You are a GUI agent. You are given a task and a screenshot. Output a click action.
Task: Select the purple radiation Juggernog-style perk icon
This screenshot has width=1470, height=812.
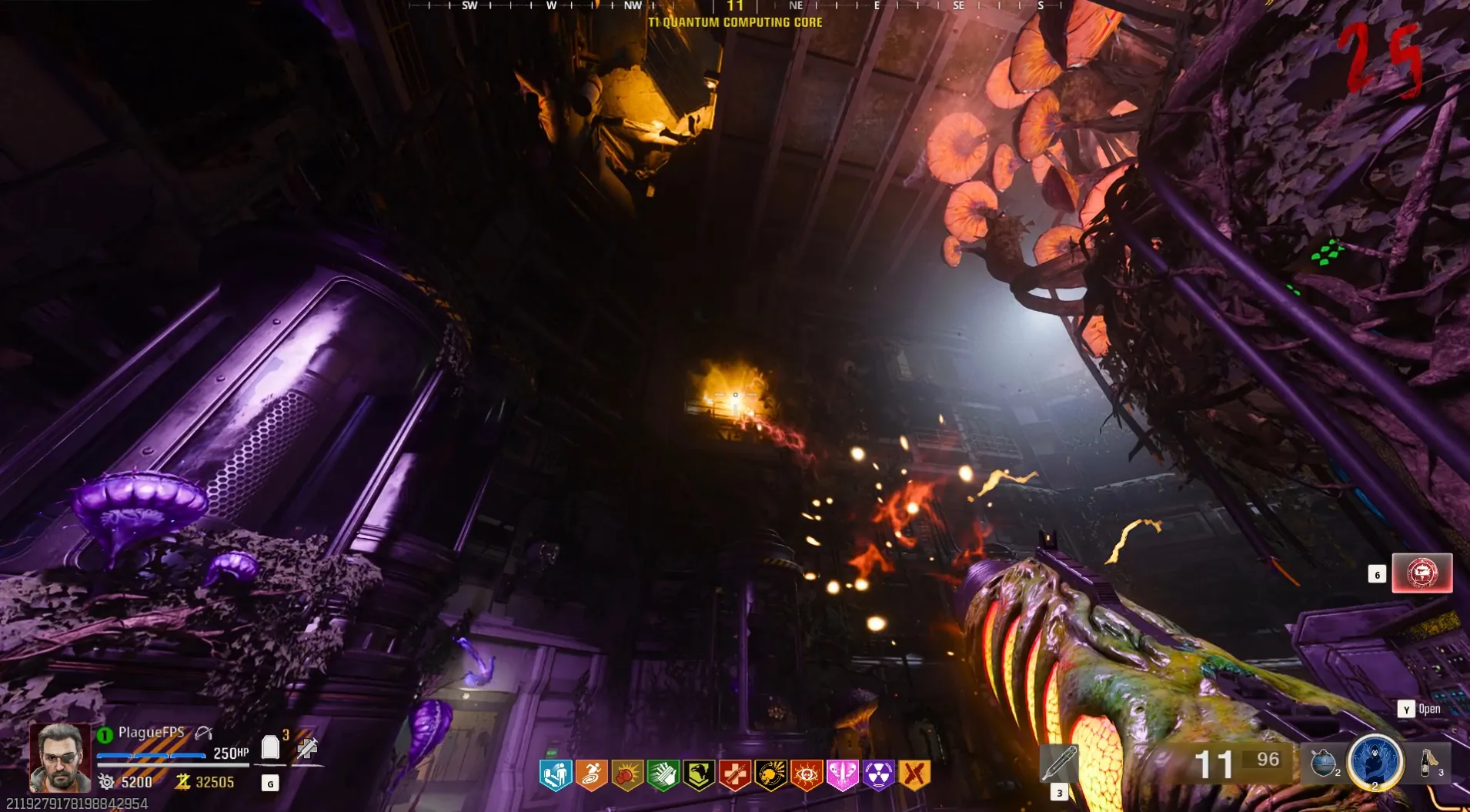tap(878, 775)
